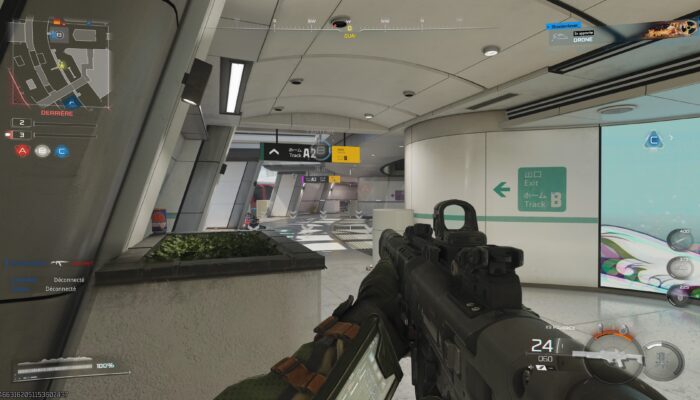Click the C objective waypoint marker
Image resolution: width=700 pixels, height=400 pixels.
point(653,139)
